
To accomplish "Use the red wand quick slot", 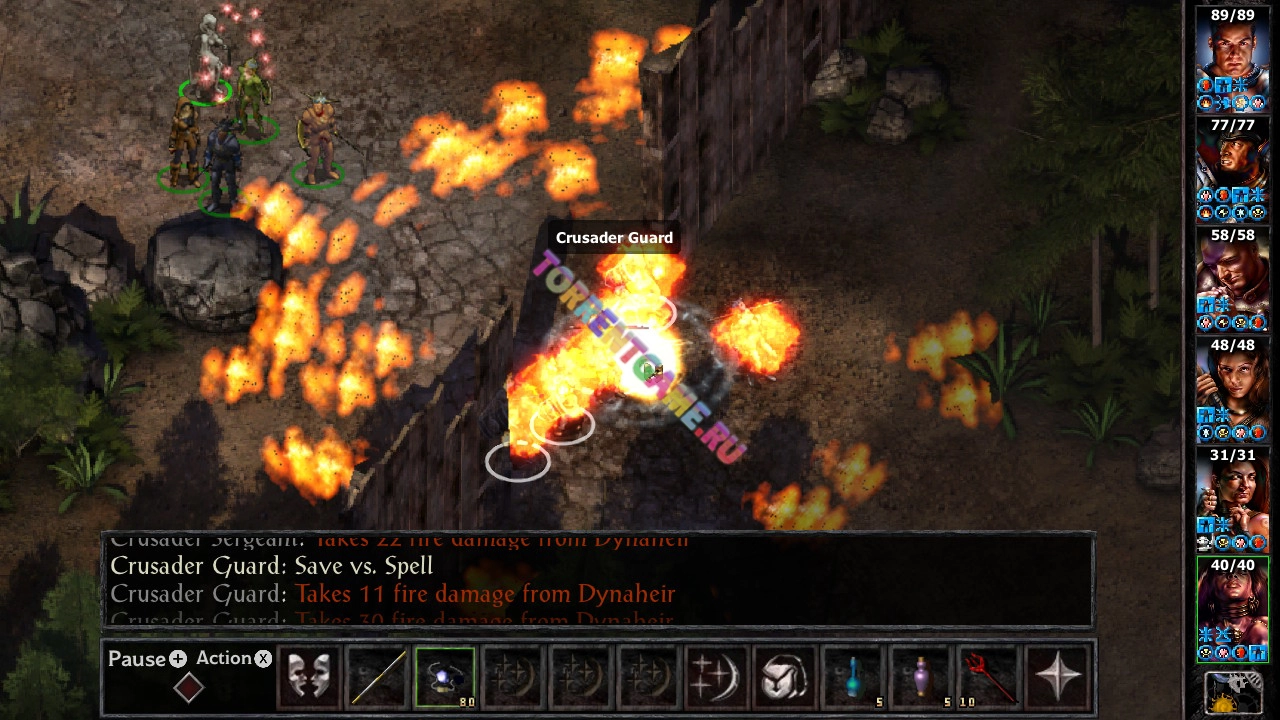I will point(989,677).
